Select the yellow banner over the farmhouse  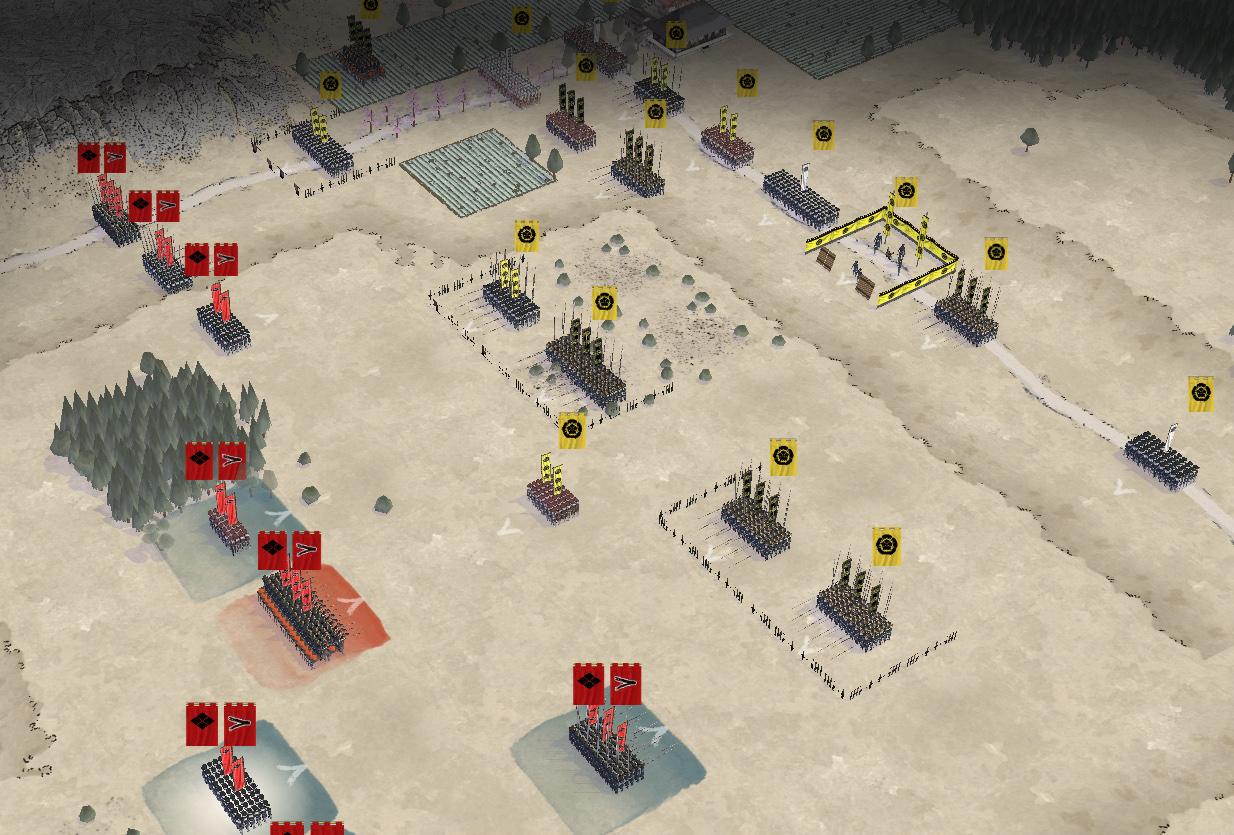[x=677, y=35]
